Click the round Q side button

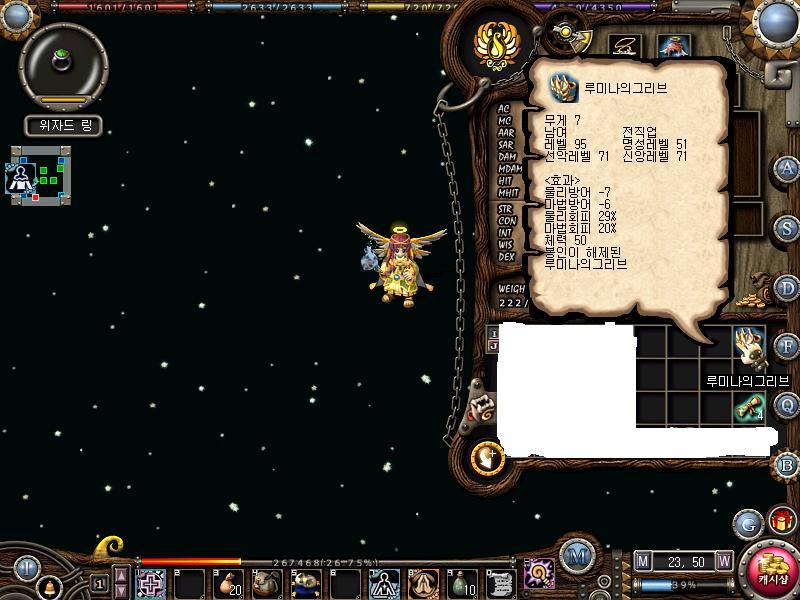pos(787,404)
